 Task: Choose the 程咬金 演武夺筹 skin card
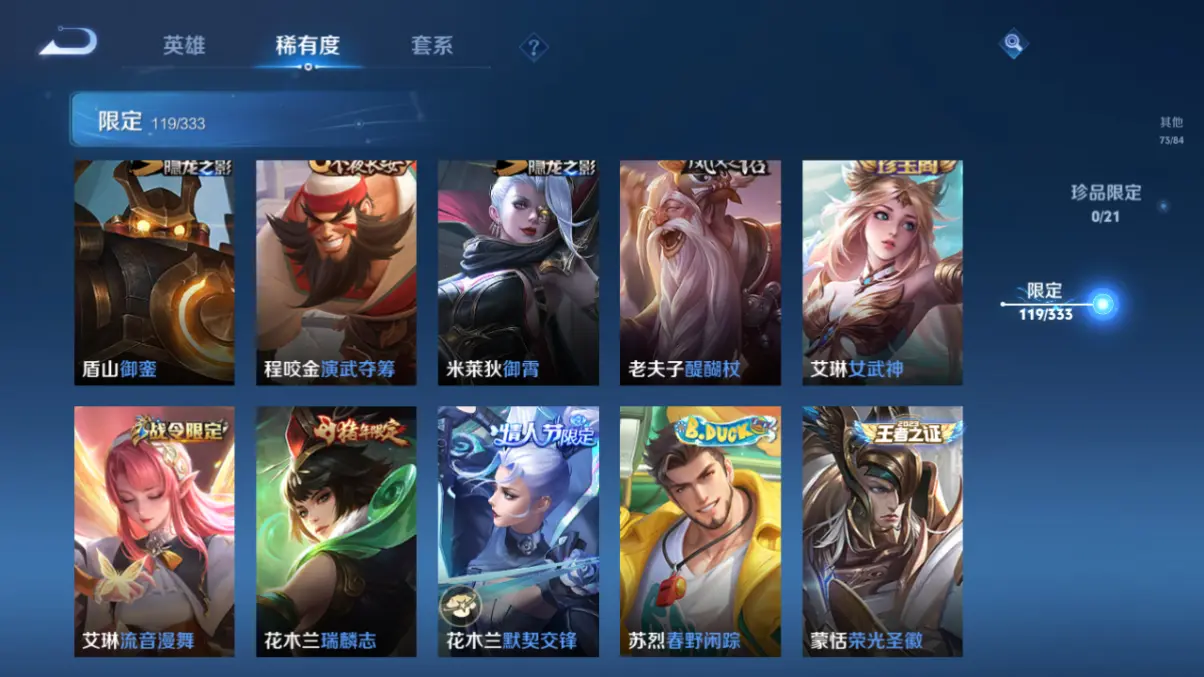(x=337, y=272)
